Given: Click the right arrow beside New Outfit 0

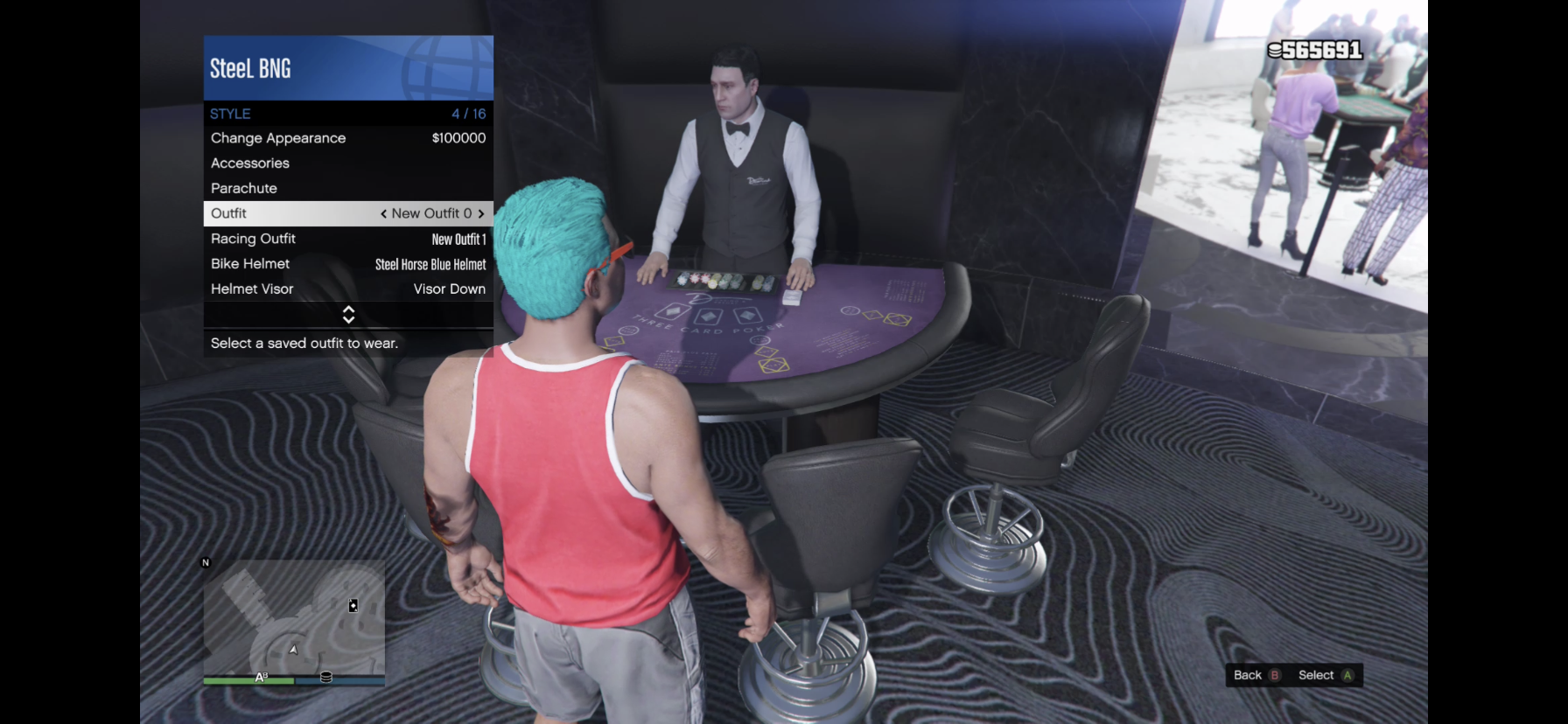Looking at the screenshot, I should click(x=481, y=214).
